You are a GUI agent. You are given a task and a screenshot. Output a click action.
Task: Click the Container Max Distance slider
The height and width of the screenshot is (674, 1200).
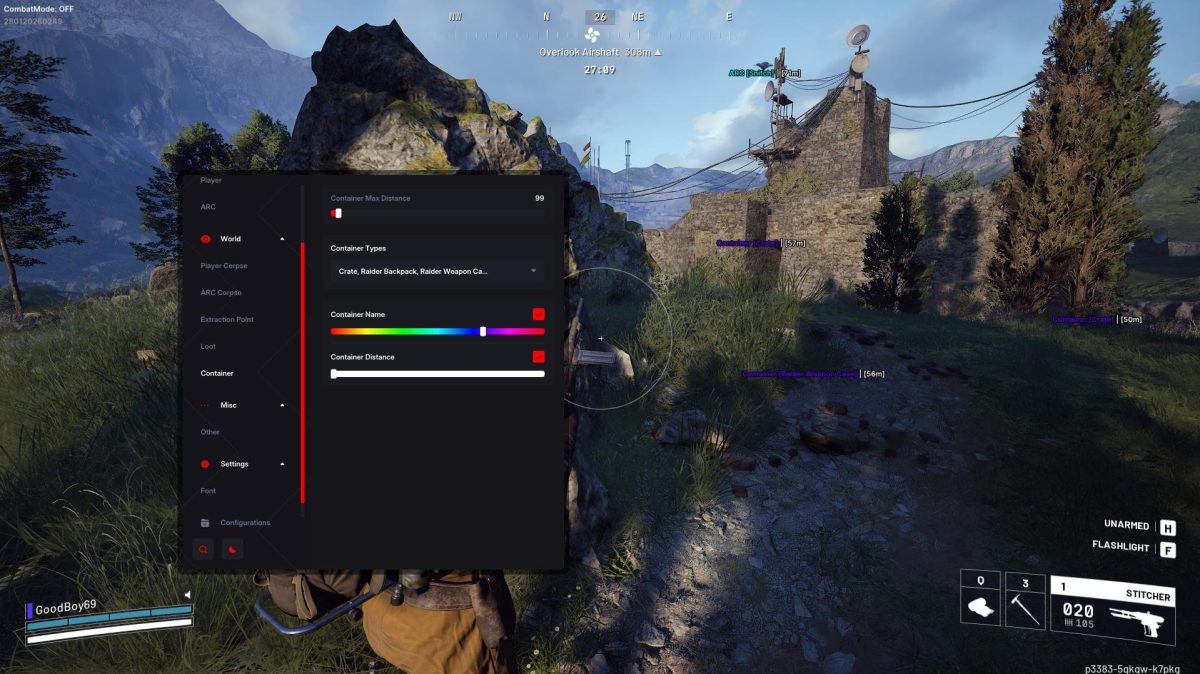click(437, 213)
